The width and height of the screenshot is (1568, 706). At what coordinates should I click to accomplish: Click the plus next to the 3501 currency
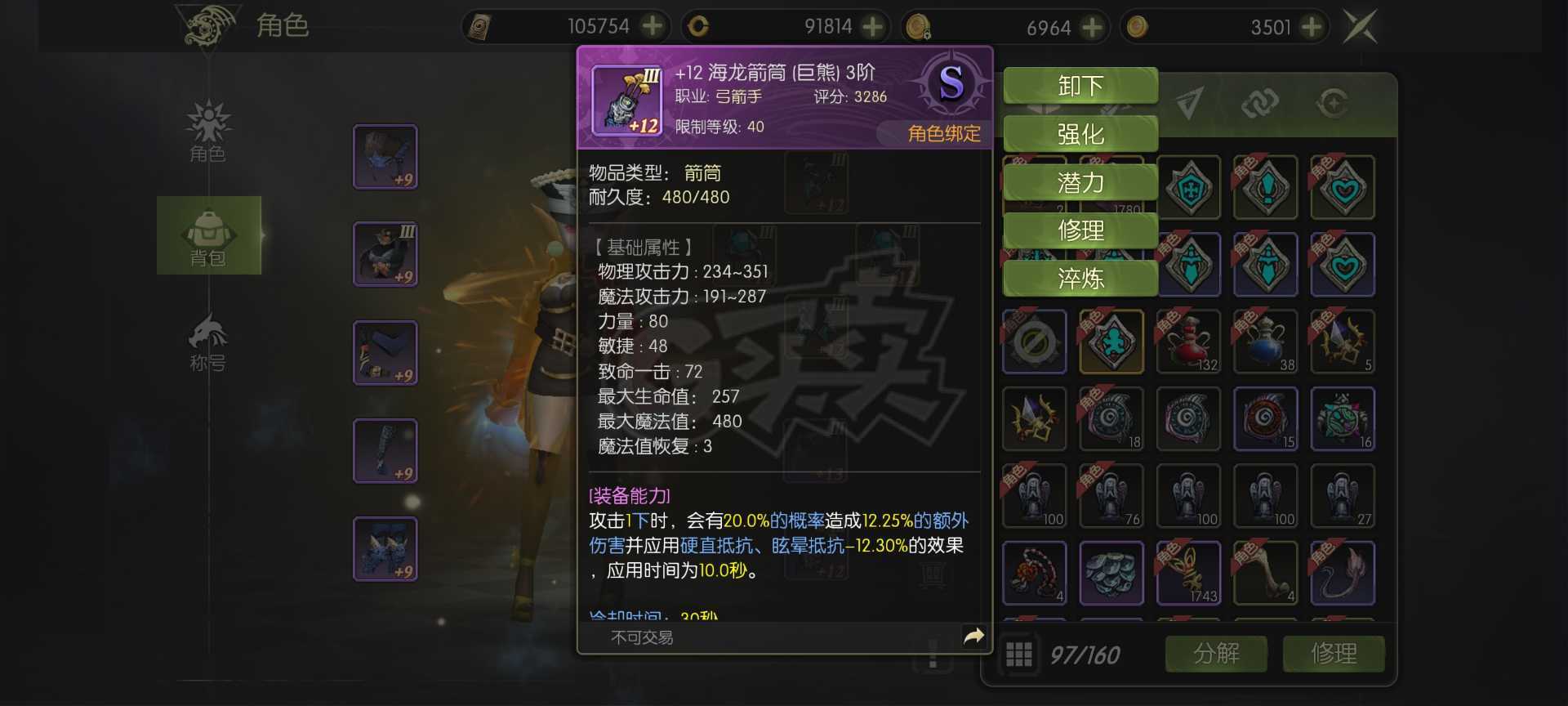pos(1311,26)
